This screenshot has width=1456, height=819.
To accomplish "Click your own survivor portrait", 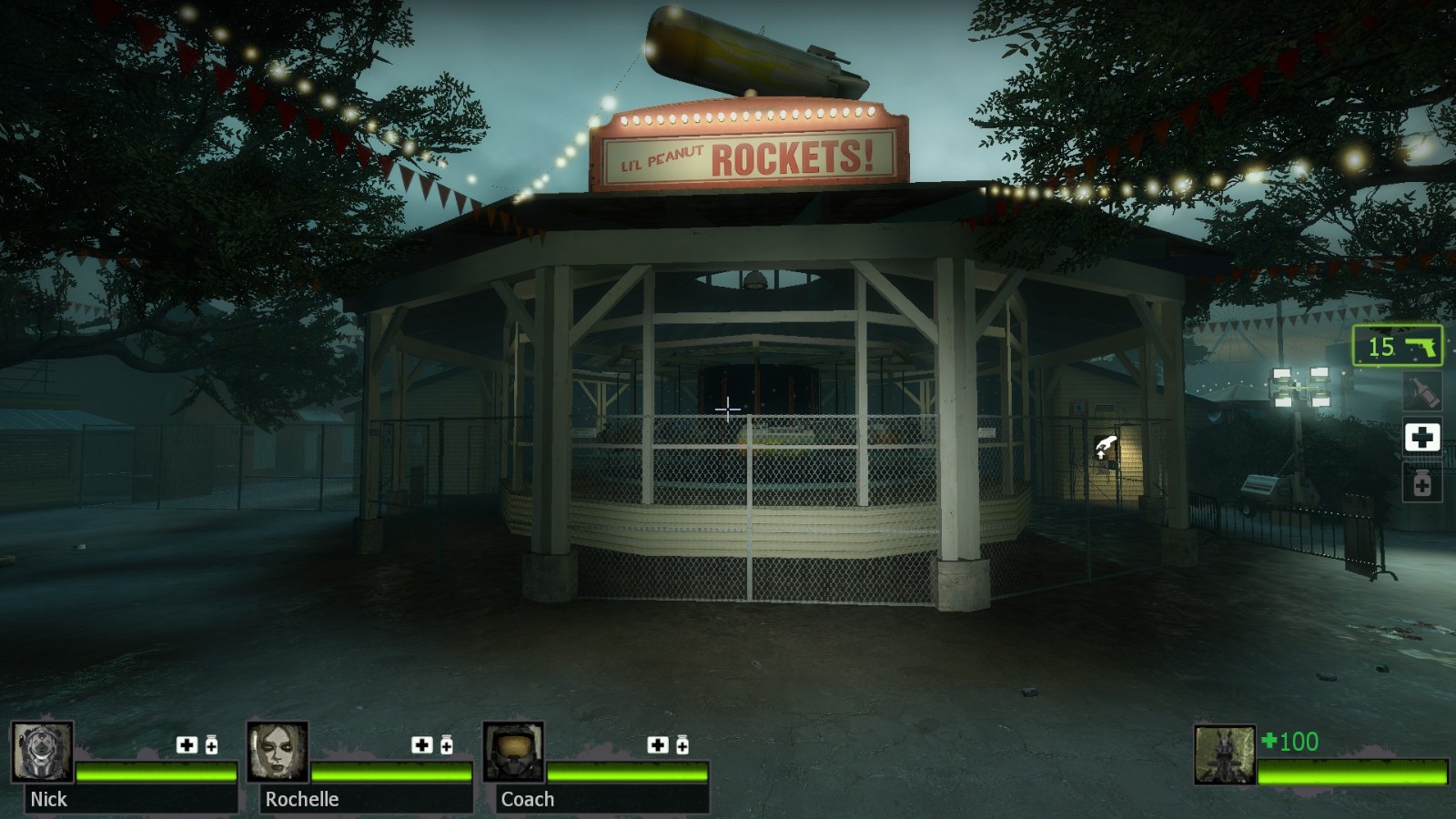I will pos(1224,754).
